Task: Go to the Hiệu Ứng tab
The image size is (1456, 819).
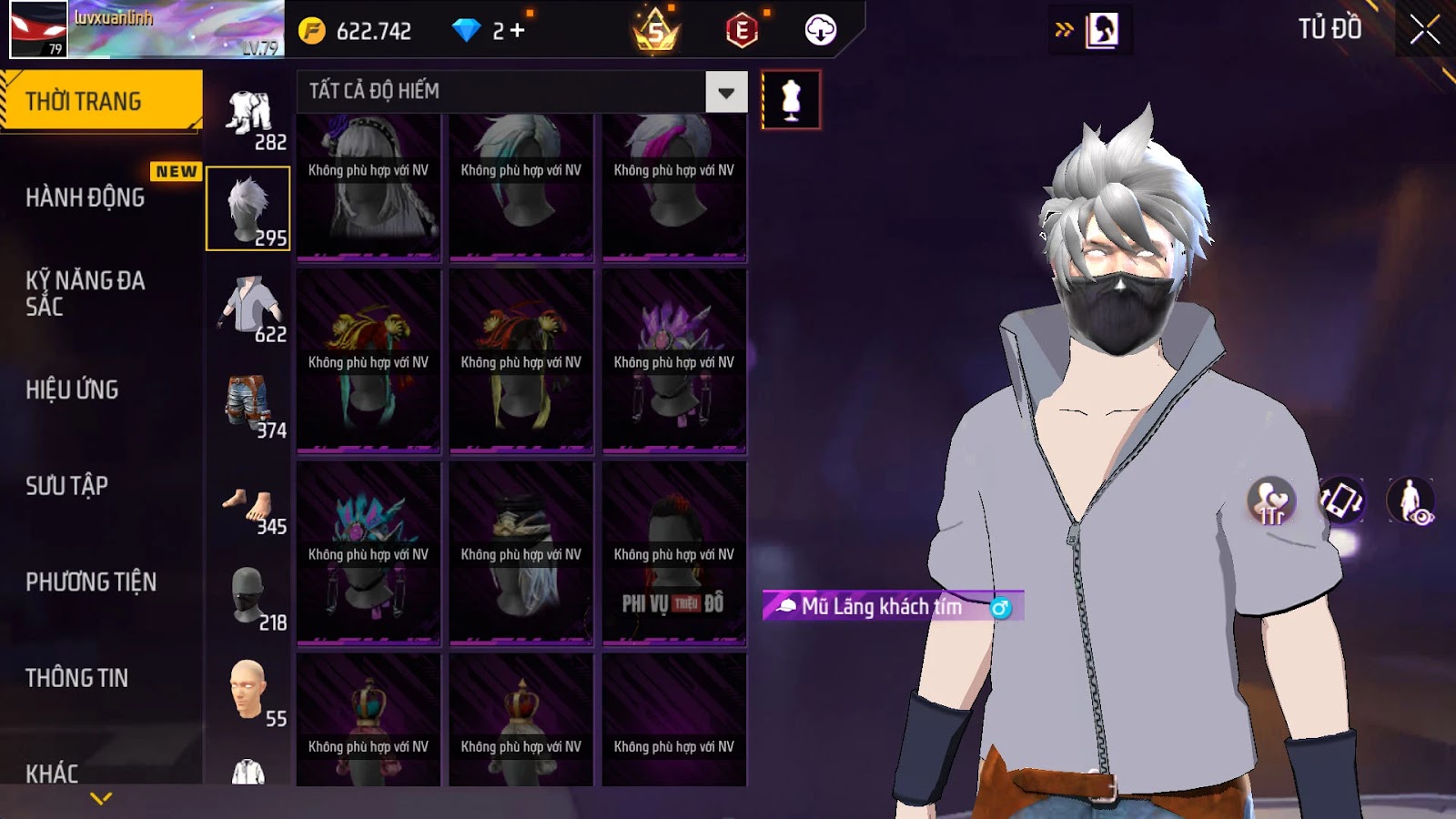Action: (73, 389)
